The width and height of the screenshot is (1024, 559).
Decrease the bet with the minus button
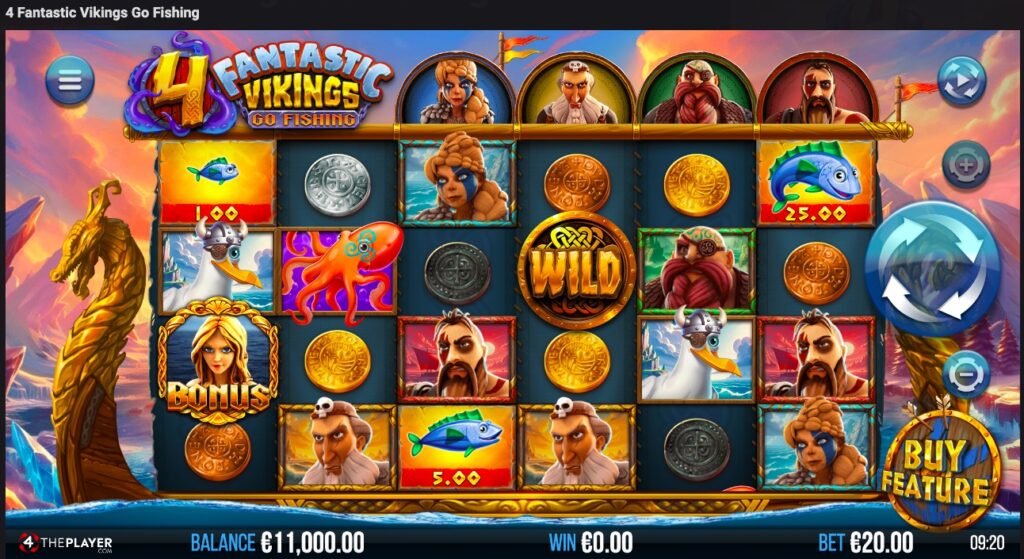click(x=965, y=375)
